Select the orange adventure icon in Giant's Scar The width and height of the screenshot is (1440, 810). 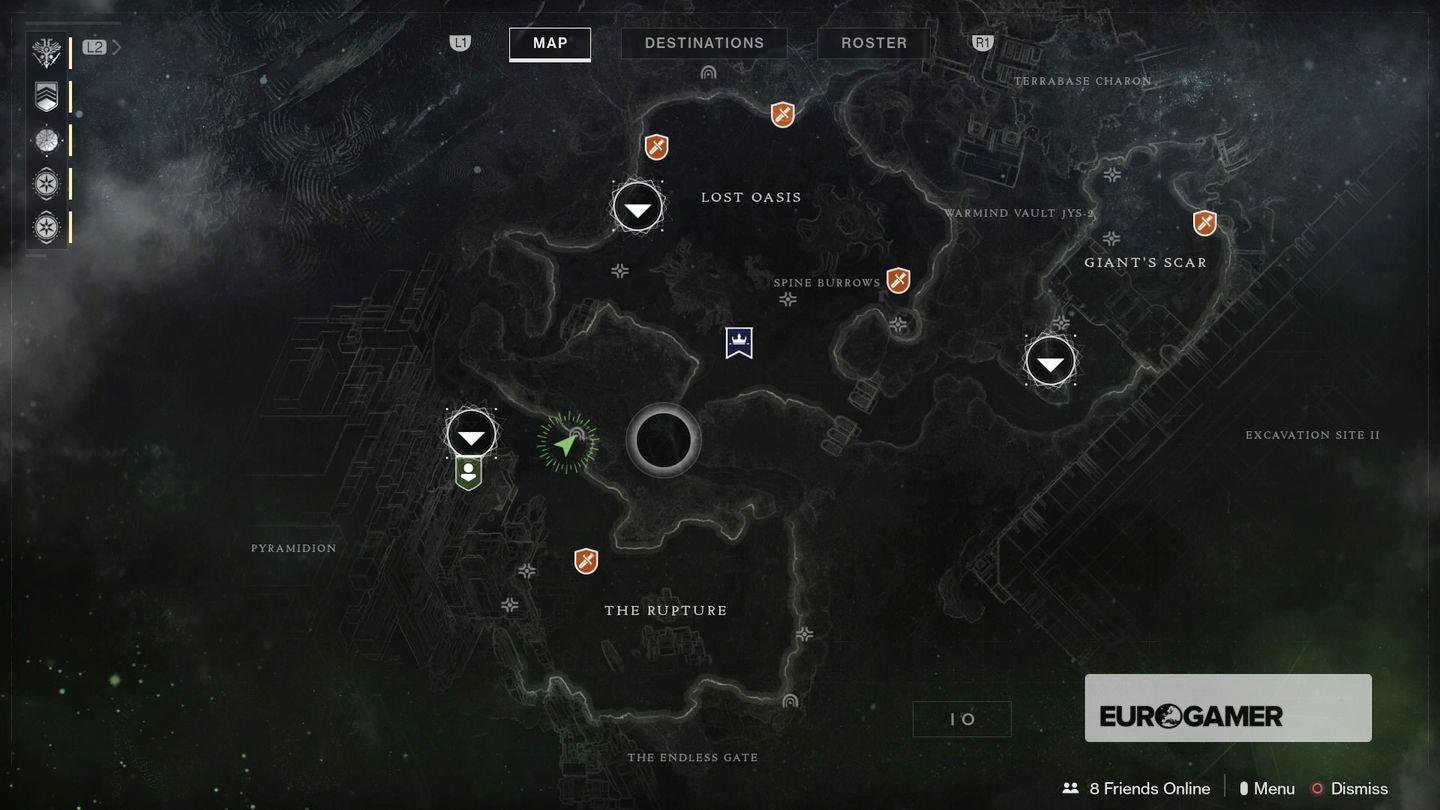click(1205, 223)
